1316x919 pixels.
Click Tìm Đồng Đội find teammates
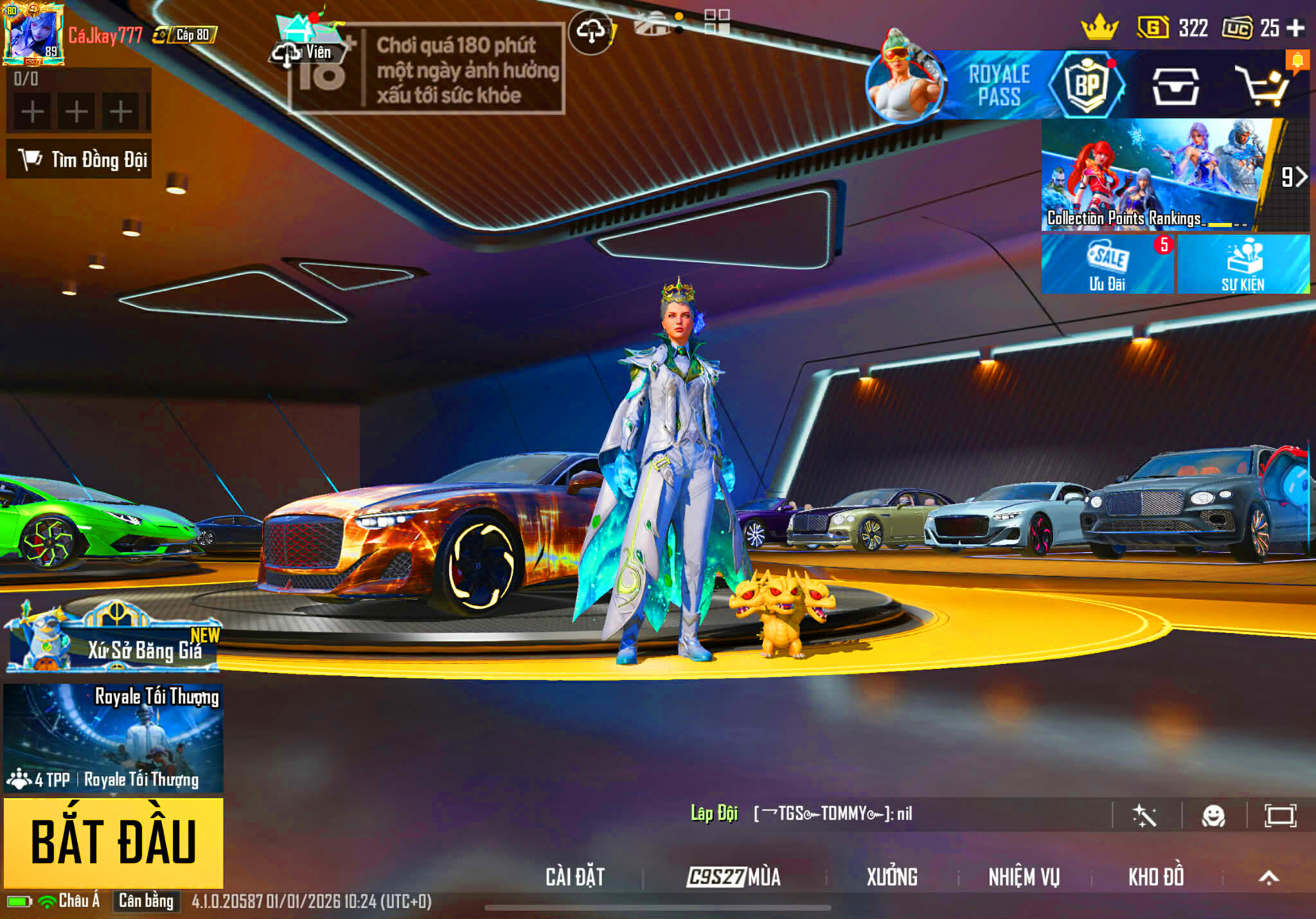pyautogui.click(x=80, y=159)
